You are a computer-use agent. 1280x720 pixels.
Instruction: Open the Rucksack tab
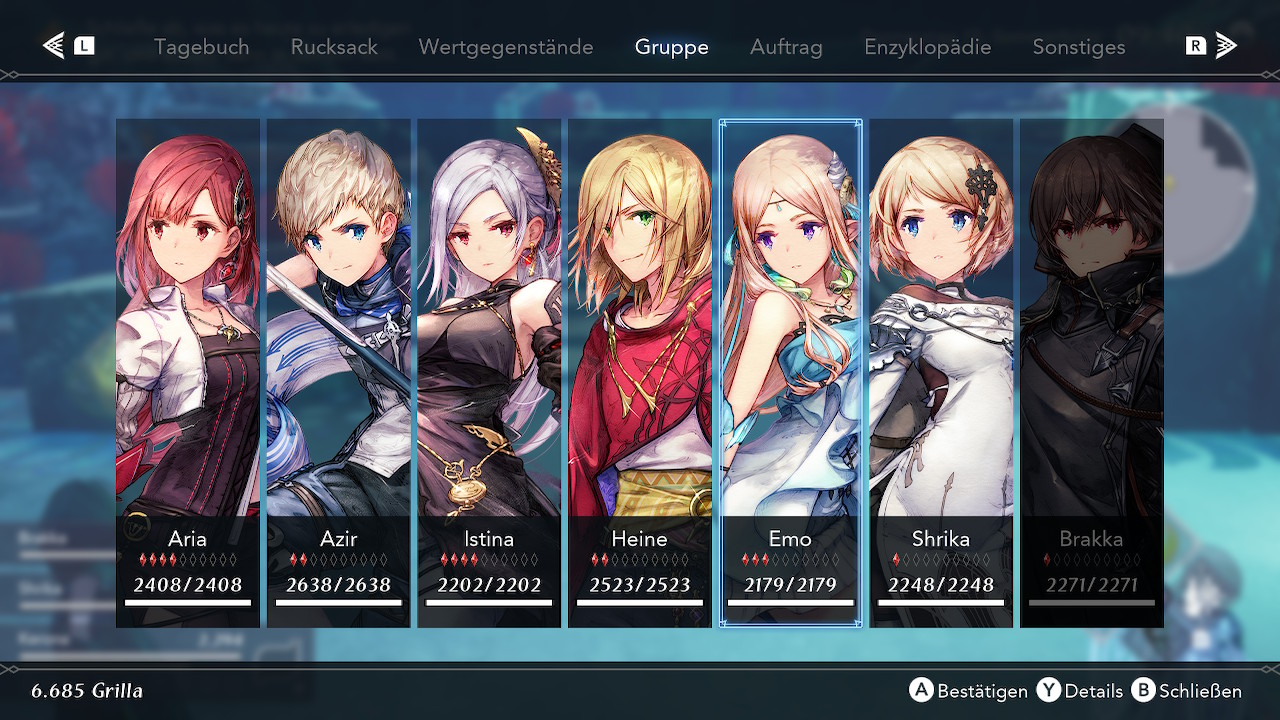pos(334,47)
